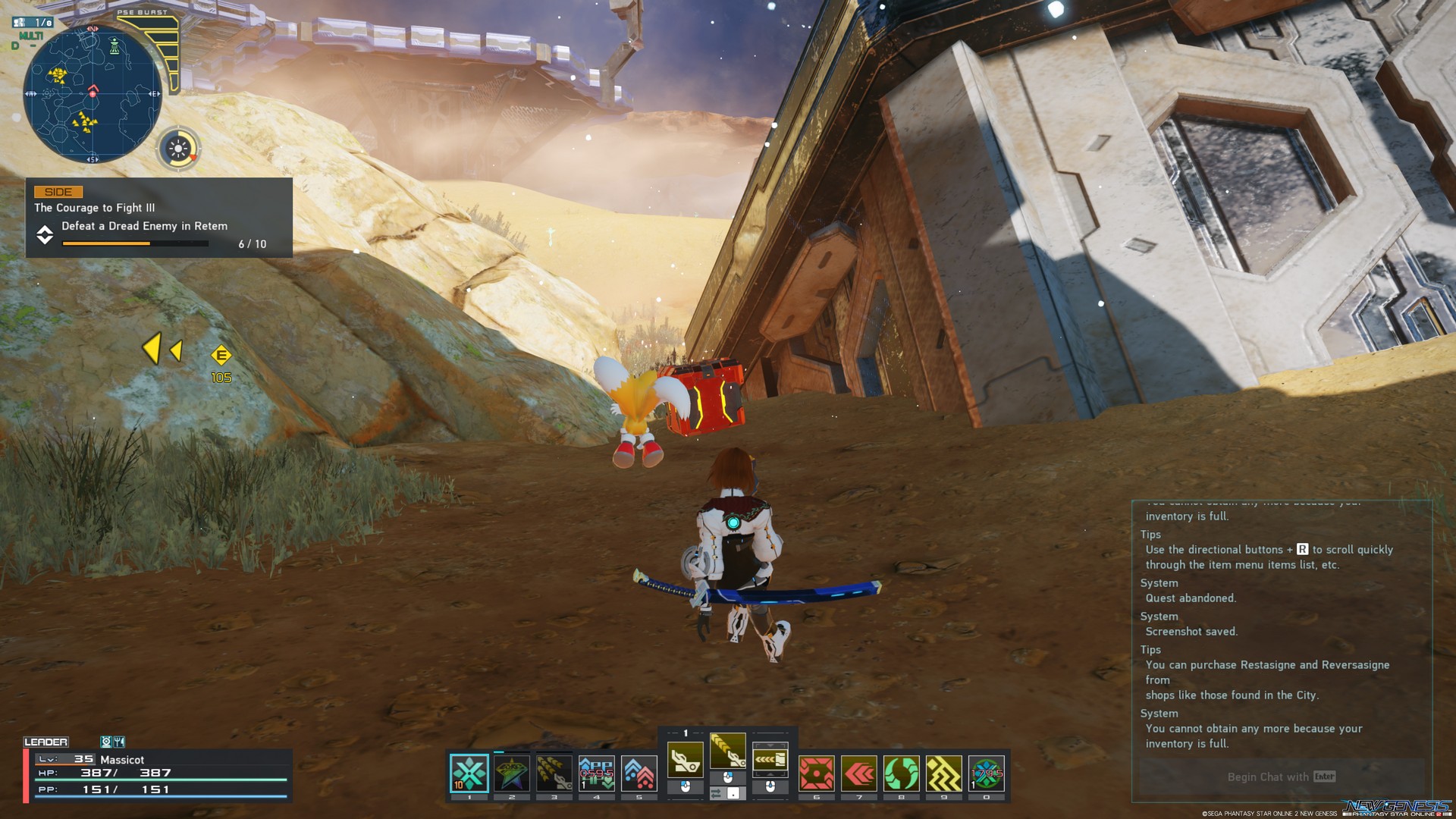Select the katana normal attack palette slot
The width and height of the screenshot is (1456, 819).
(685, 759)
